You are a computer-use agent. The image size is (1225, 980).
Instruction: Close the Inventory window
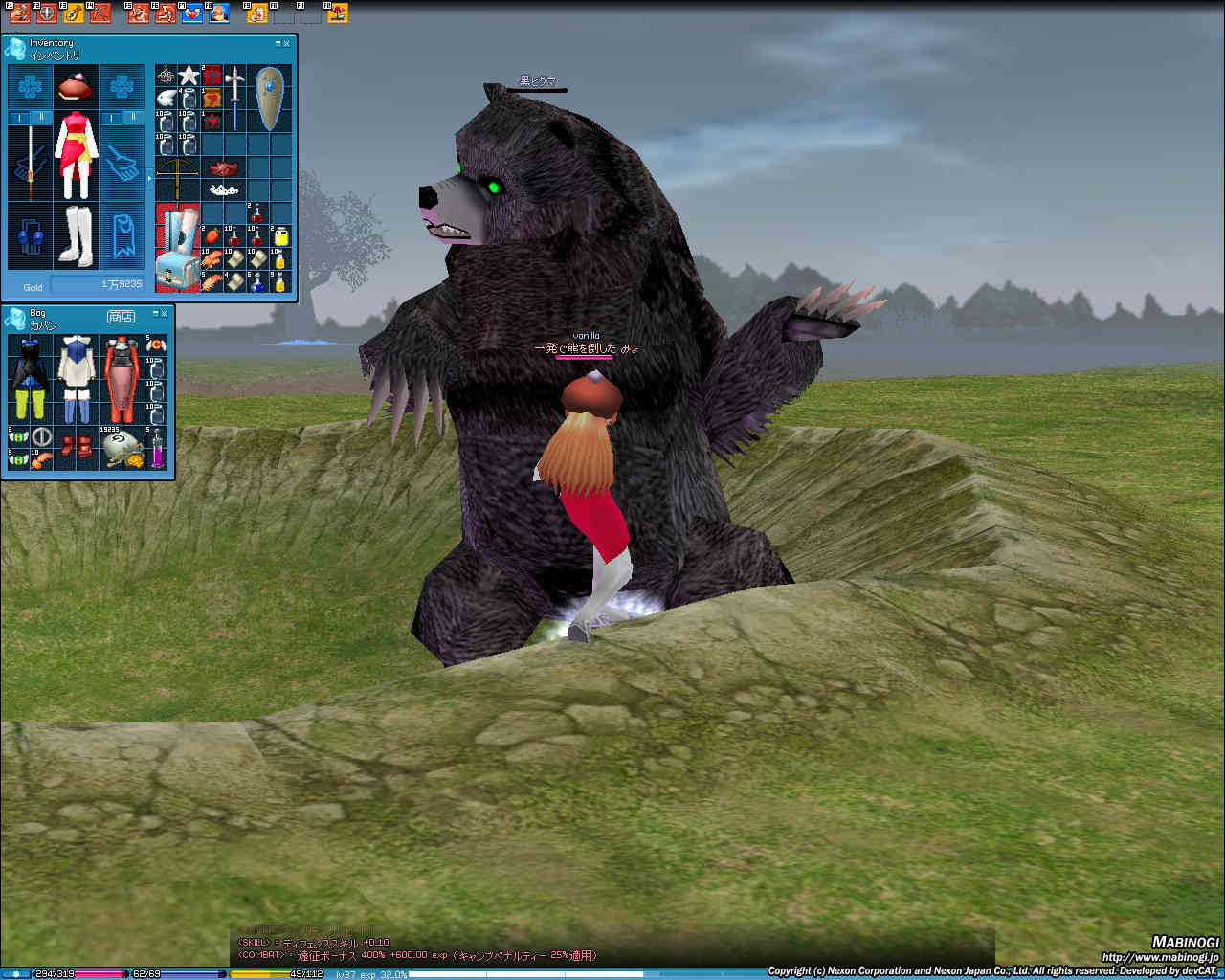point(287,43)
